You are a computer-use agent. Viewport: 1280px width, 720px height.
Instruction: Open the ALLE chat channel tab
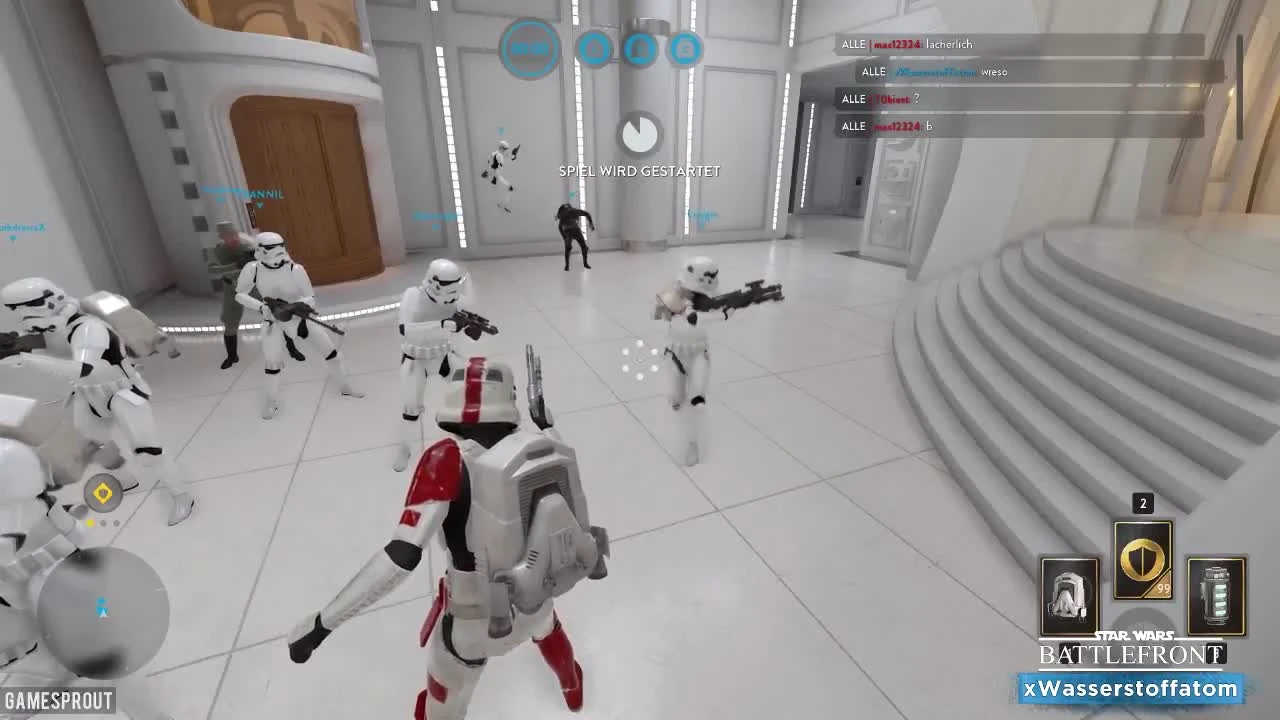click(853, 44)
